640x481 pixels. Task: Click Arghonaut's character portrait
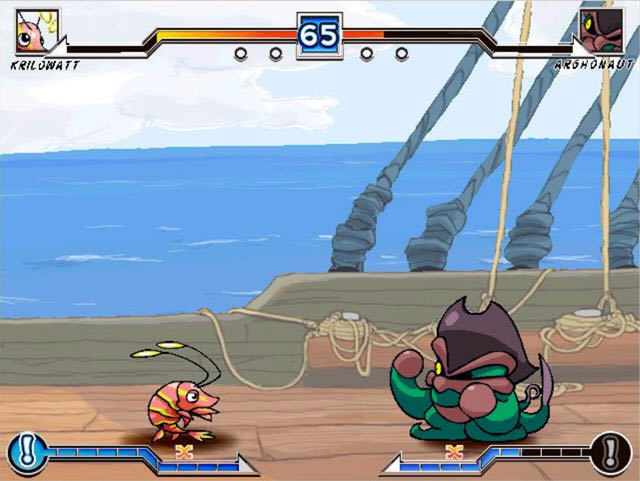[602, 31]
